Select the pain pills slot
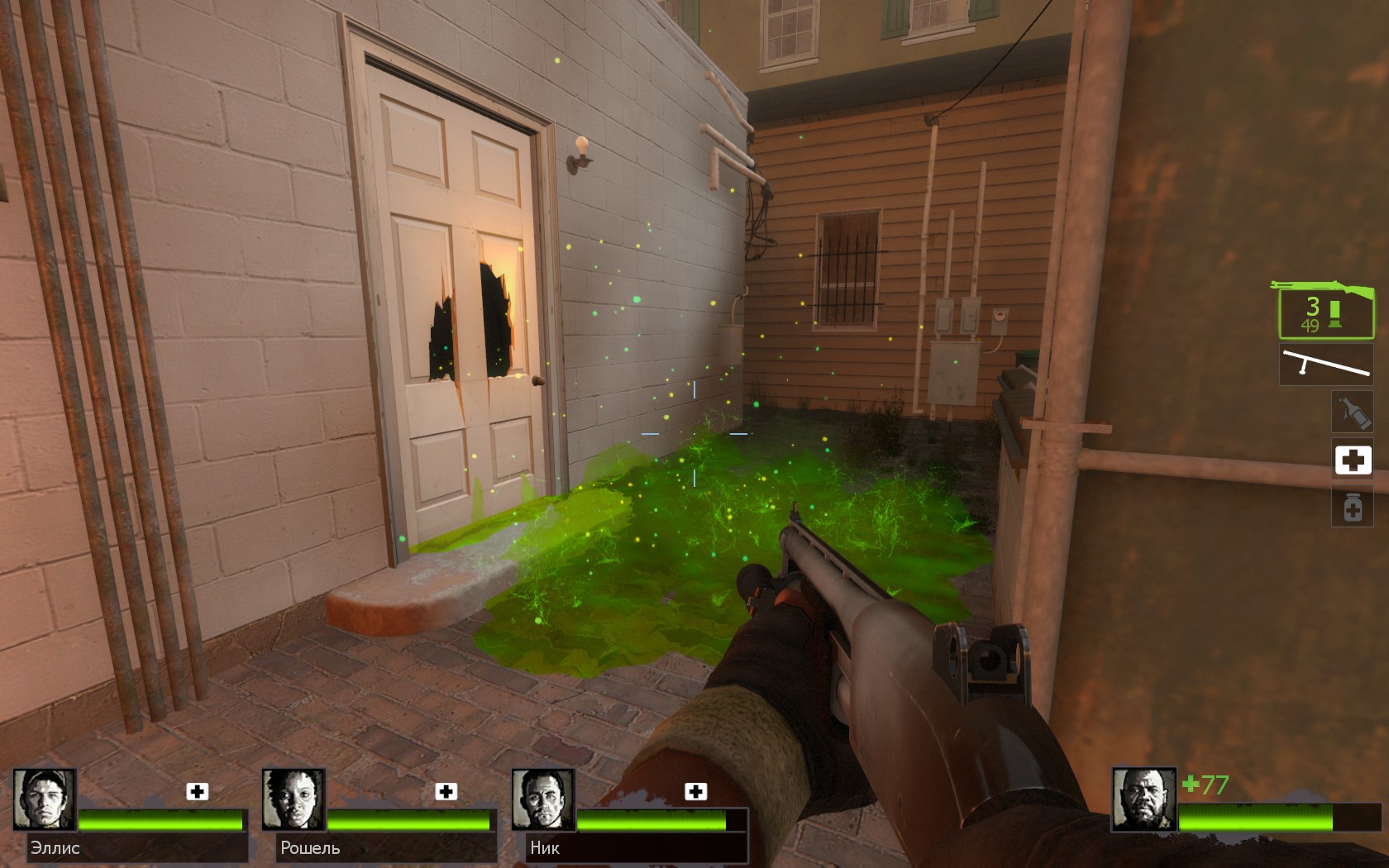 [x=1353, y=507]
